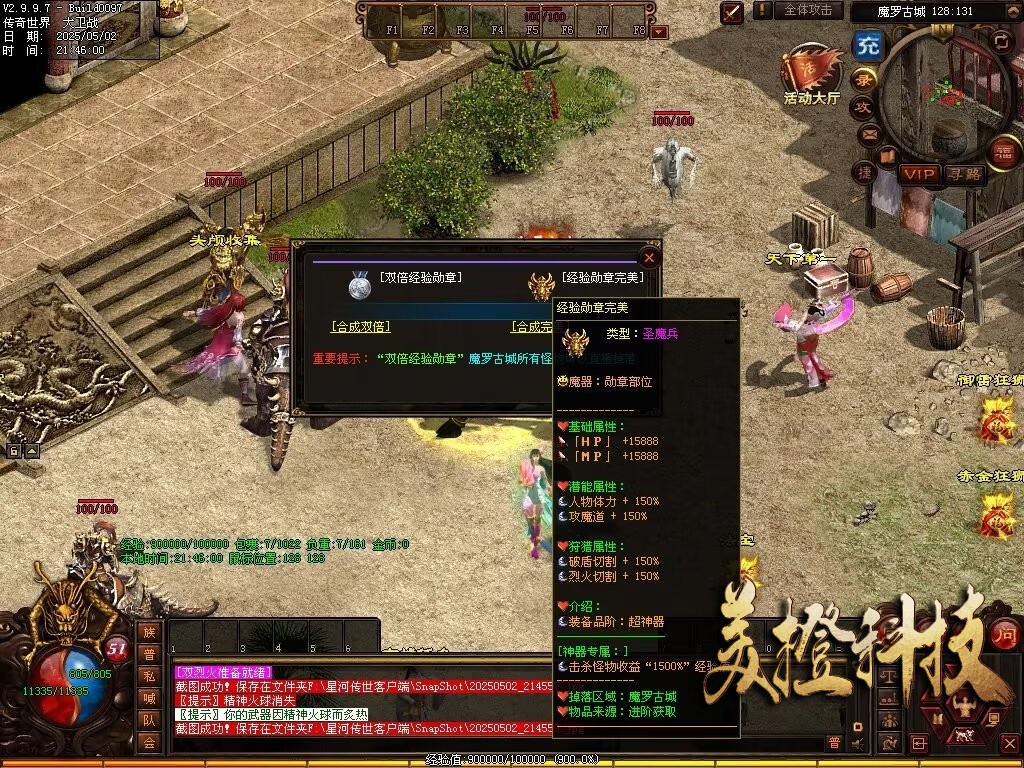Click the red 福 welfare button
This screenshot has width=1024, height=768.
[x=1002, y=152]
